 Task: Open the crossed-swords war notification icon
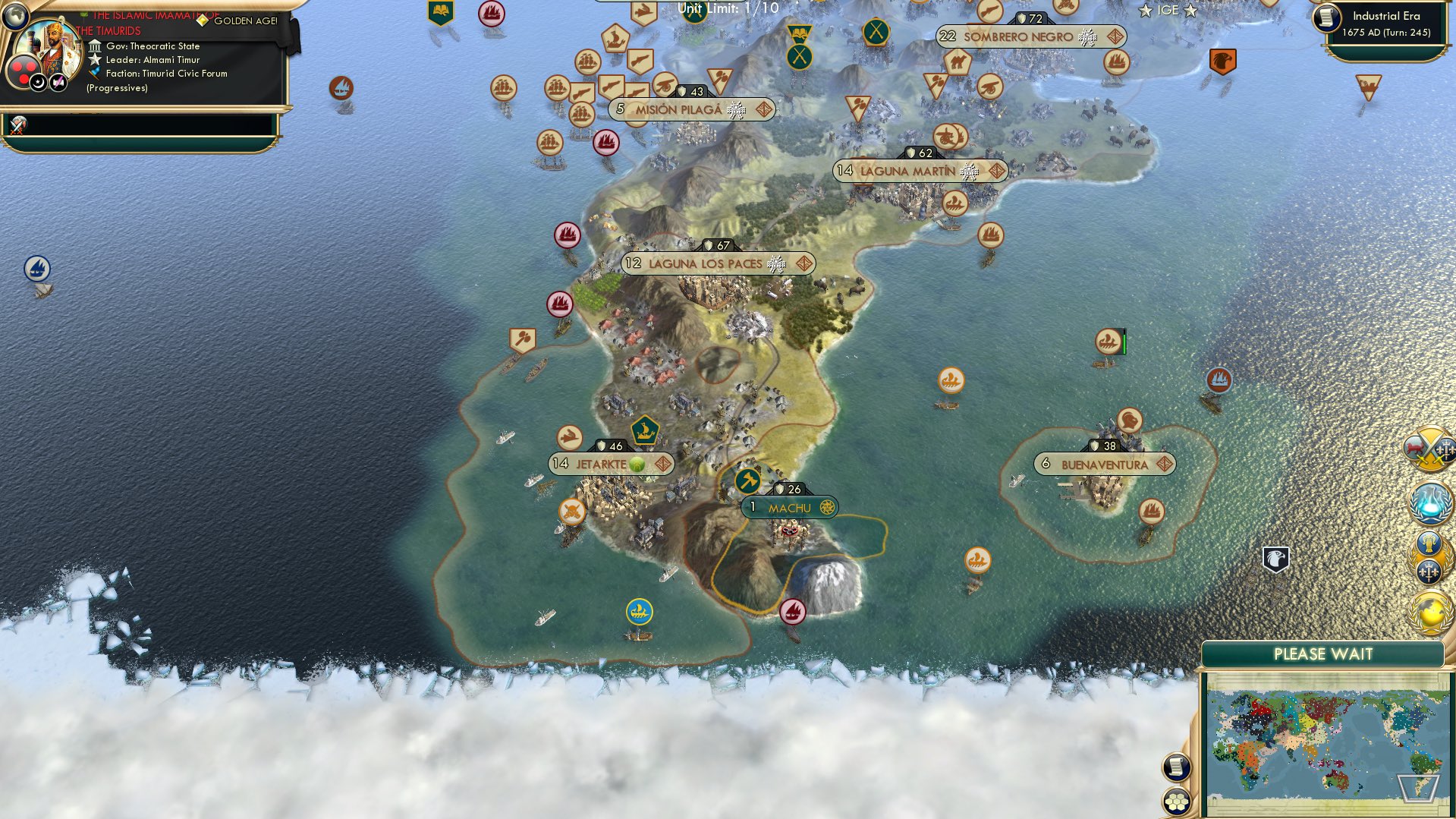click(x=1429, y=448)
